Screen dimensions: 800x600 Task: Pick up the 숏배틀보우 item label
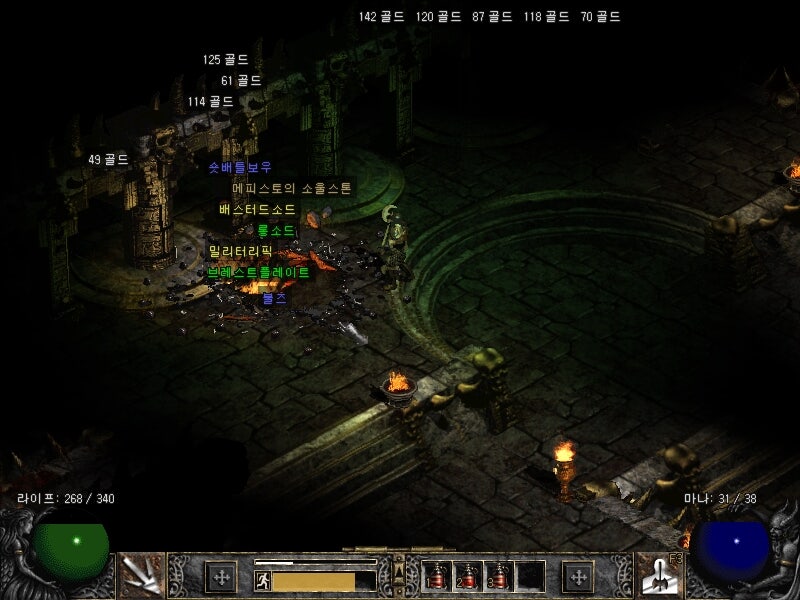coord(240,167)
